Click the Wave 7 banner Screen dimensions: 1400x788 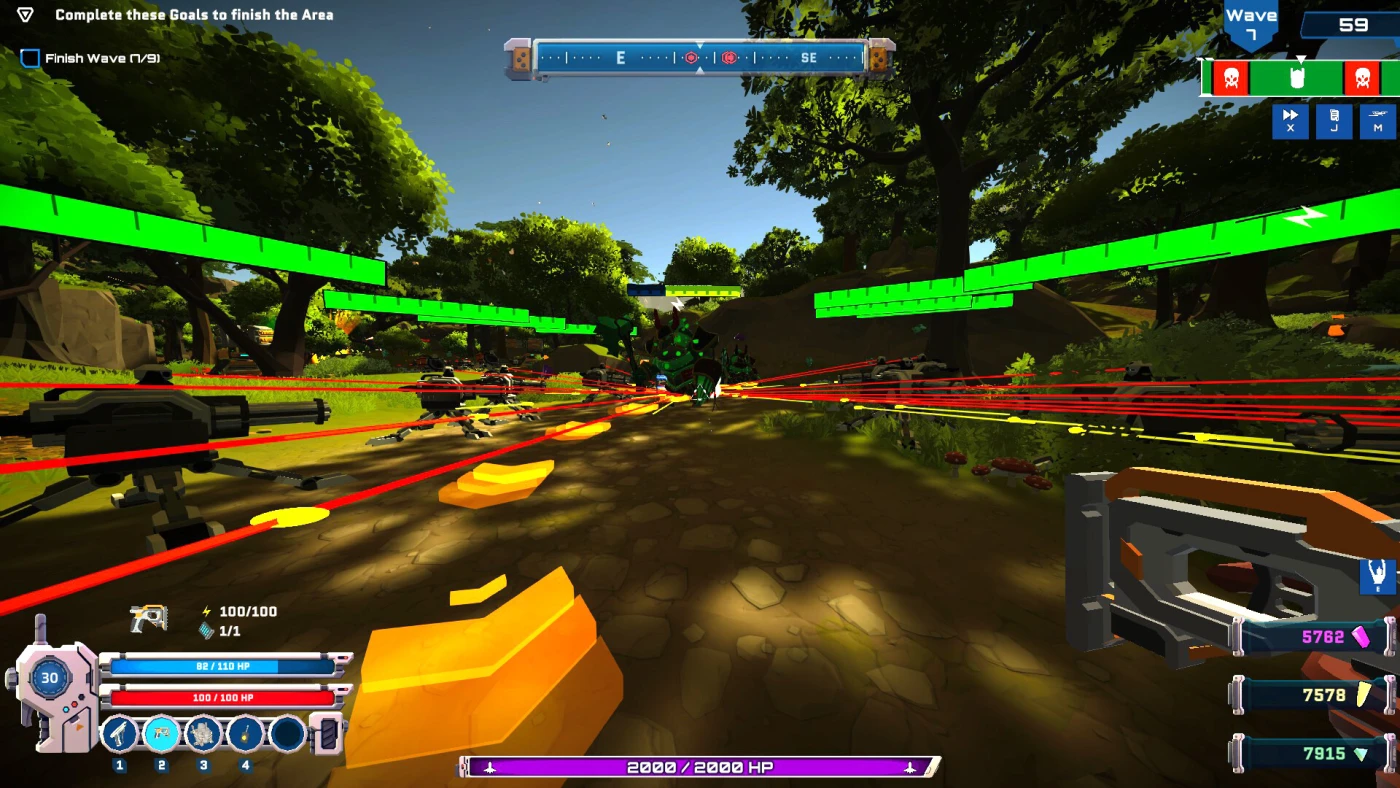pos(1251,24)
